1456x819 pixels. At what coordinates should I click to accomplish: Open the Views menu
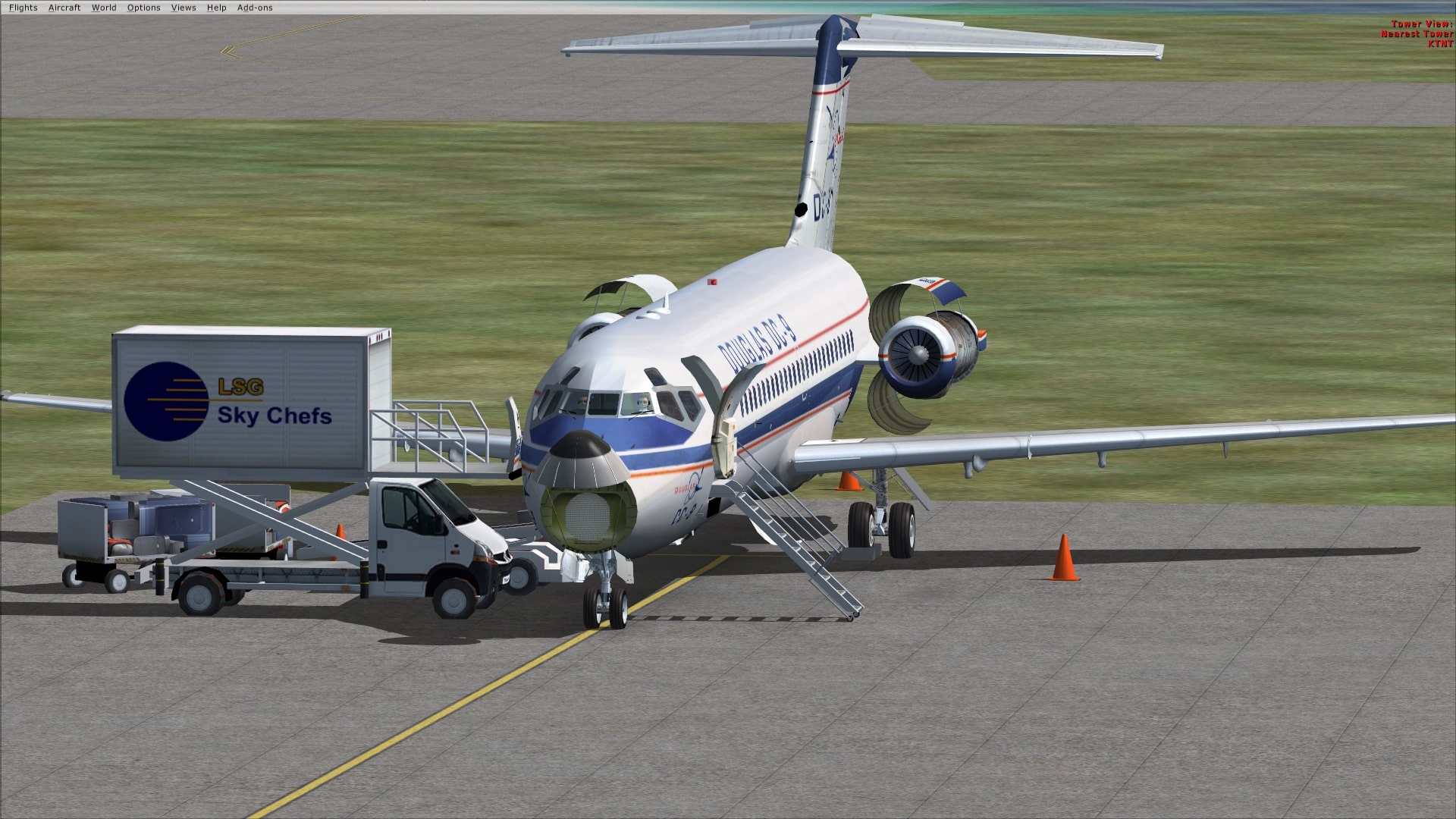(183, 8)
